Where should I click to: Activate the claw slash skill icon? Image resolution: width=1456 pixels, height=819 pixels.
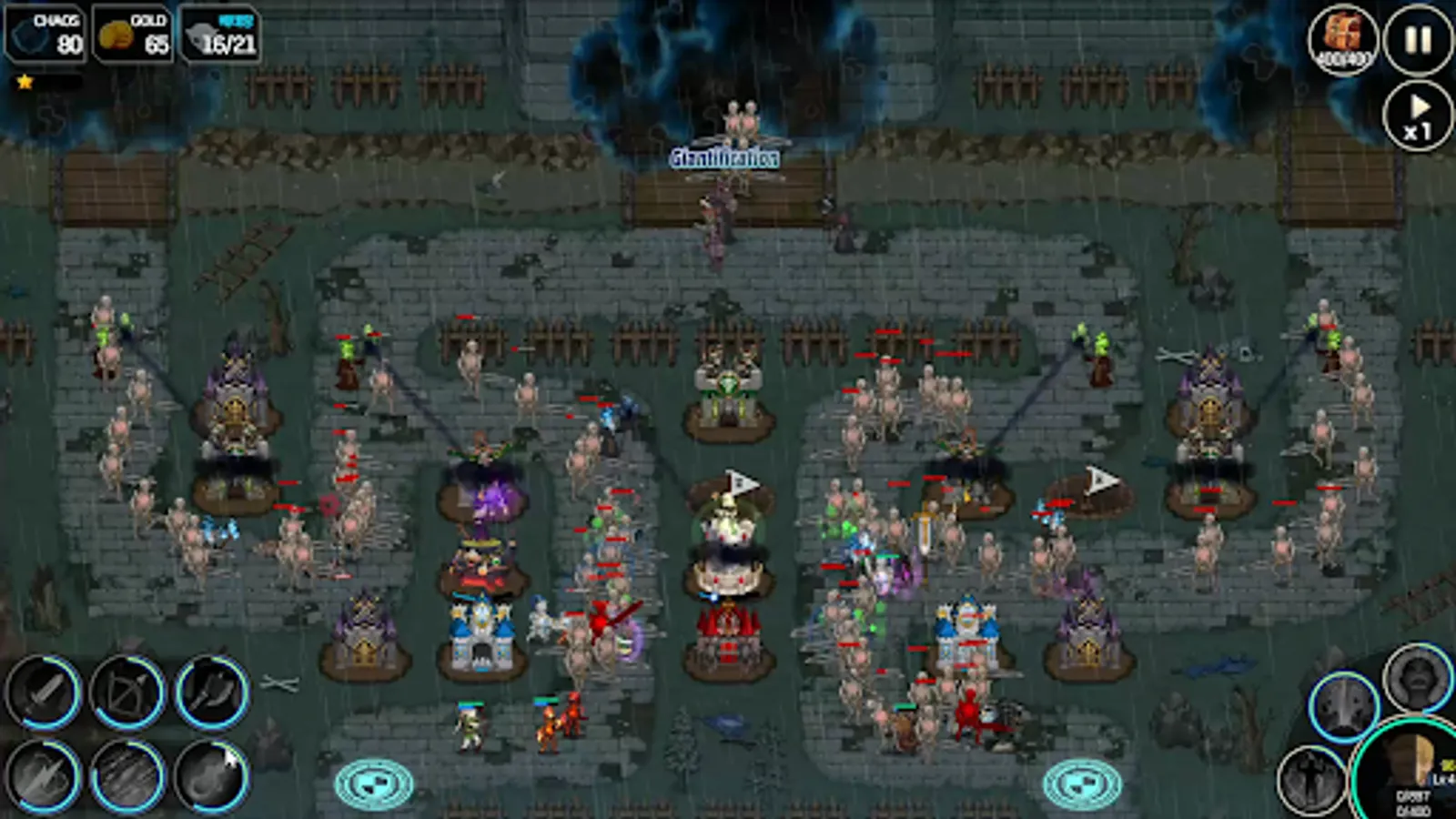[127, 779]
